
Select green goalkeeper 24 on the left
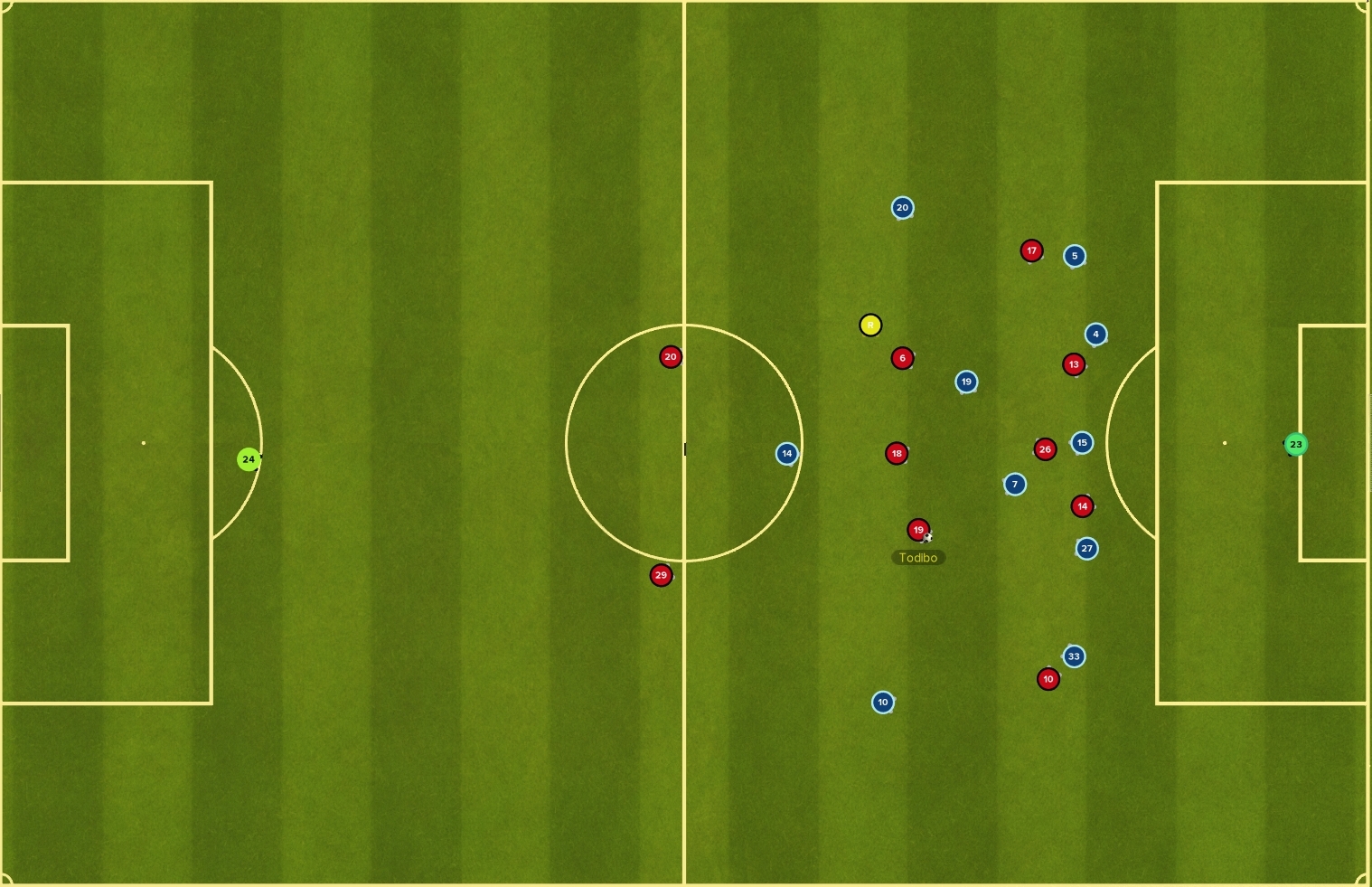[249, 459]
